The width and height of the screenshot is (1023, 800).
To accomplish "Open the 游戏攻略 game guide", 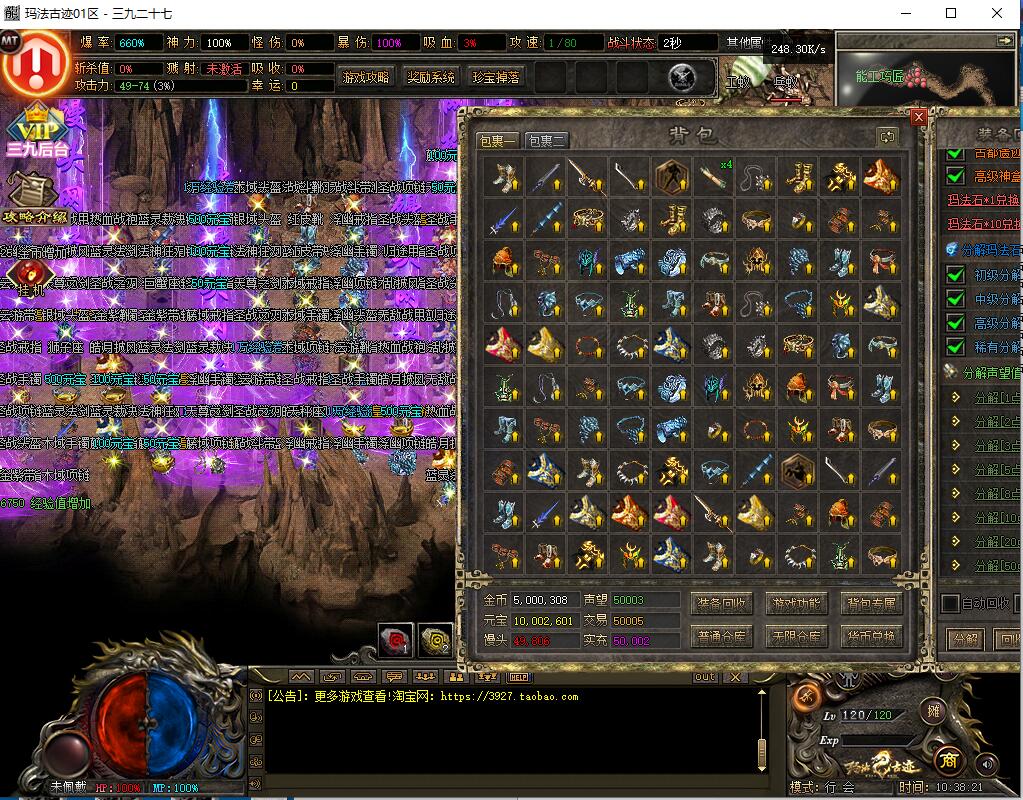I will [365, 77].
